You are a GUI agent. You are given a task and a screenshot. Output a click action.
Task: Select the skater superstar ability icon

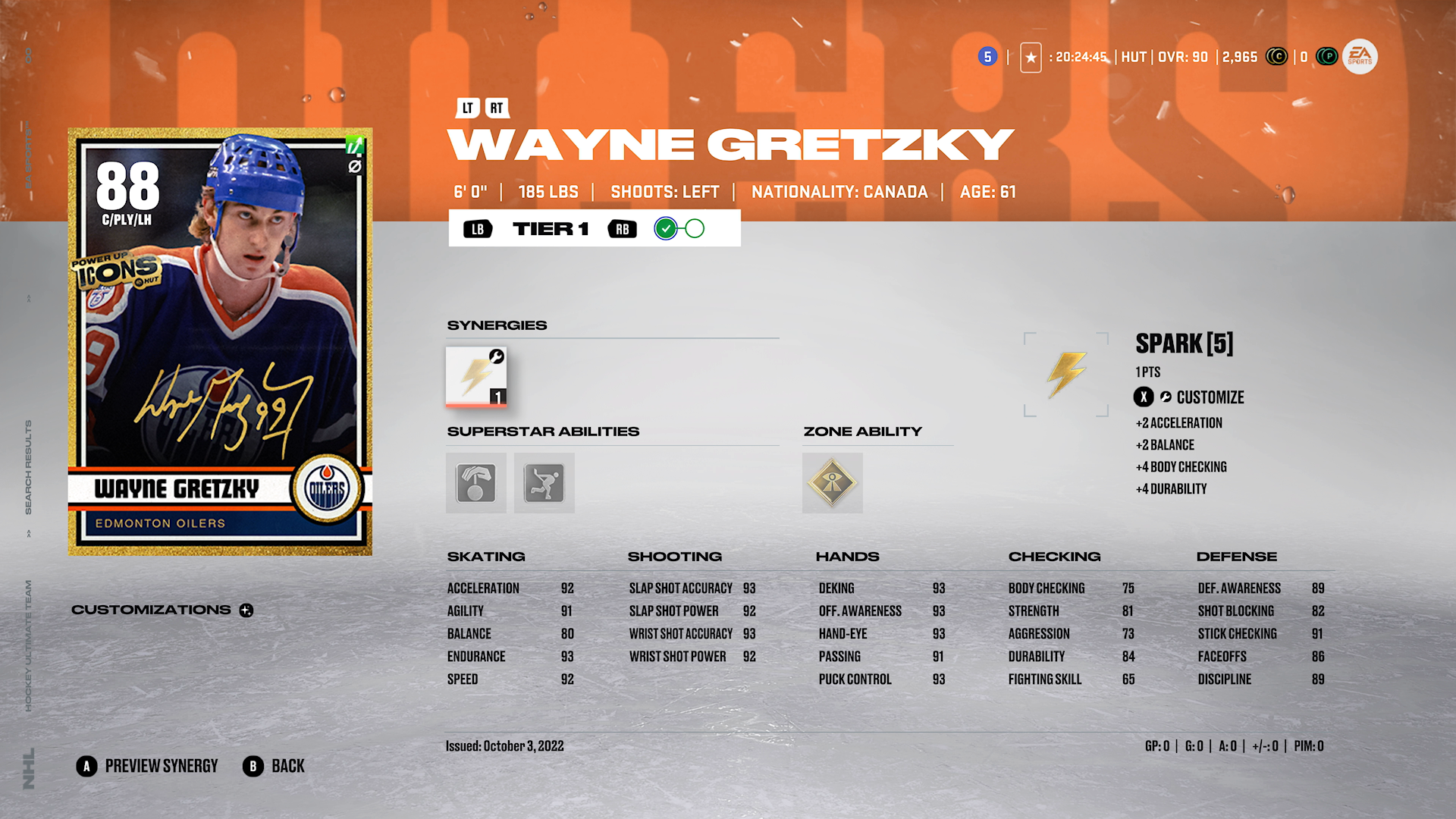coord(544,483)
